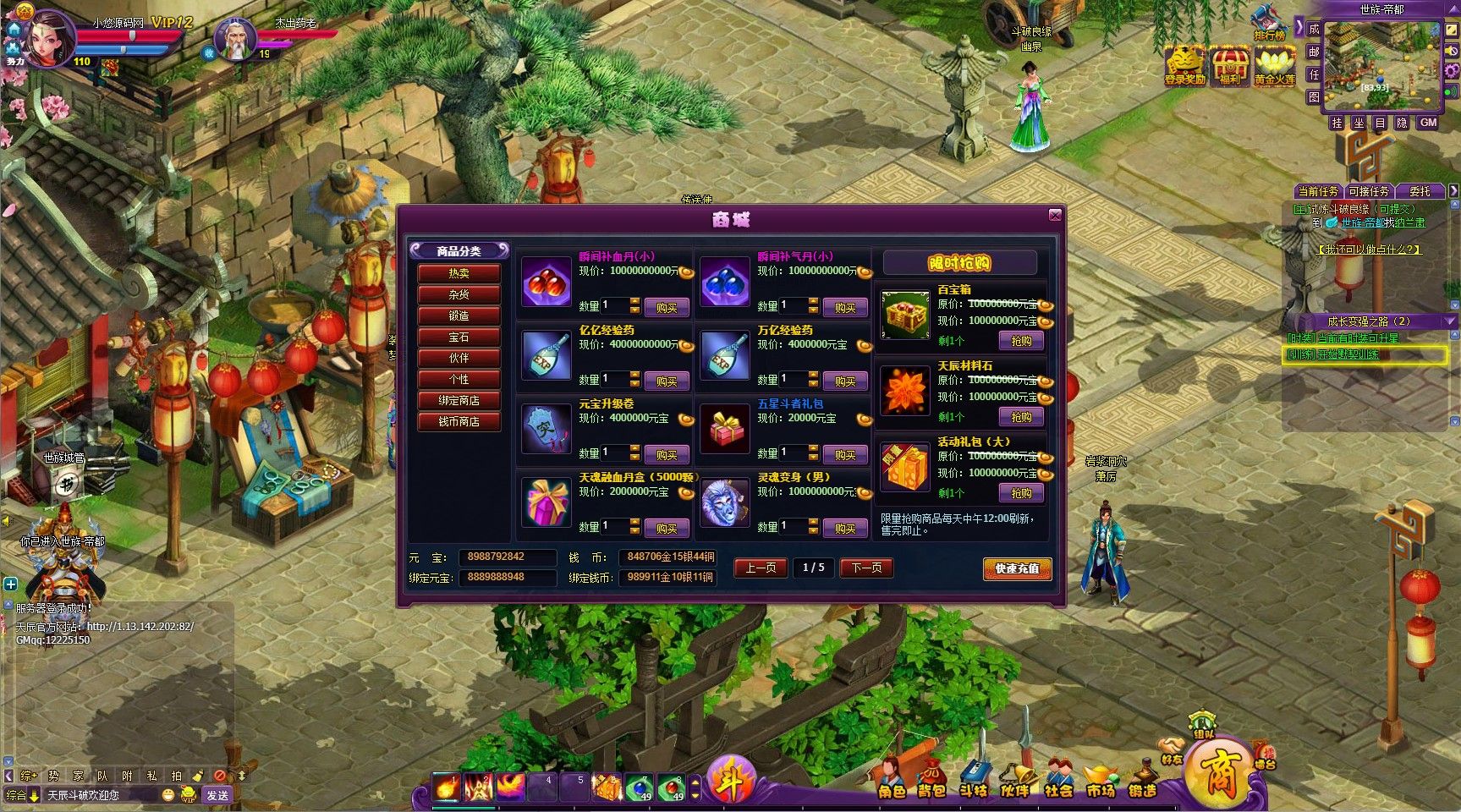Open the 福利 welfare icon

click(1230, 65)
